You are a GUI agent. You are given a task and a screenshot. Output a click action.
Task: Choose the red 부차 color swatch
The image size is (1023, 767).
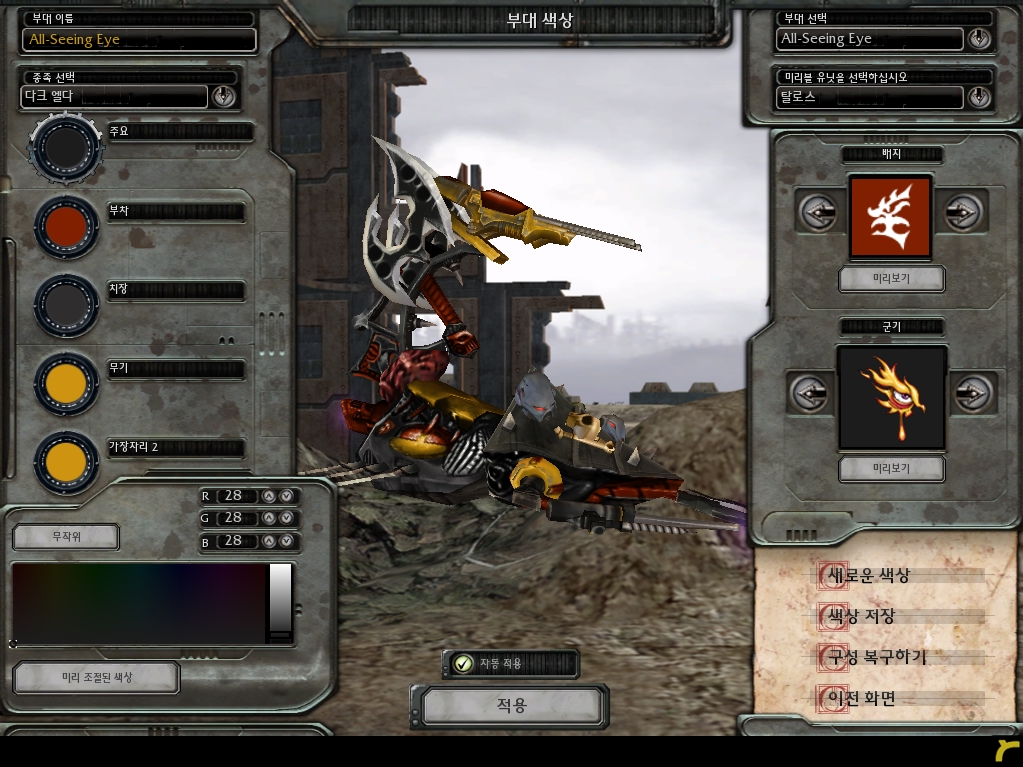click(x=66, y=226)
